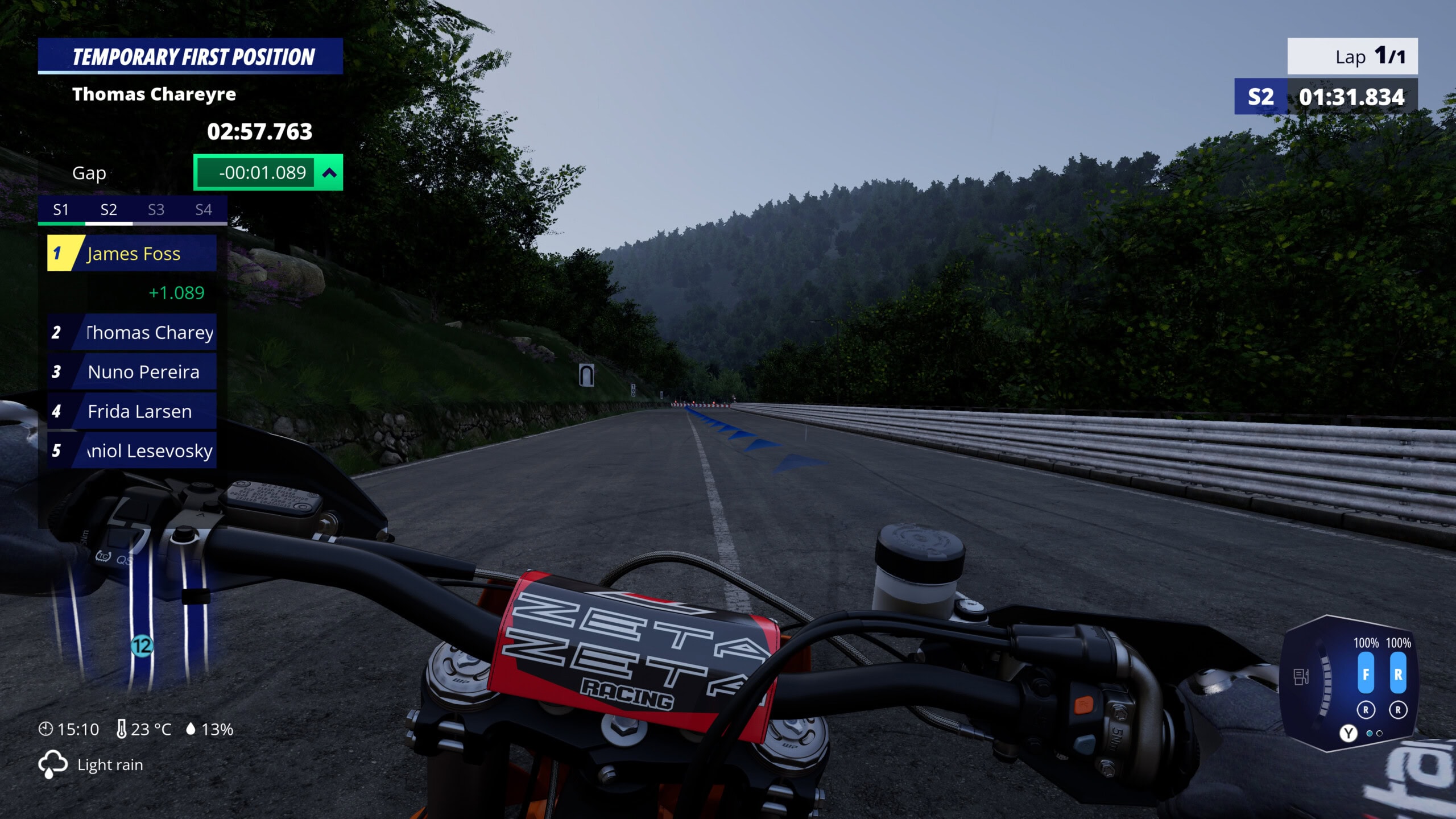Click the Light rain cloud icon
The height and width of the screenshot is (819, 1456).
[x=53, y=764]
